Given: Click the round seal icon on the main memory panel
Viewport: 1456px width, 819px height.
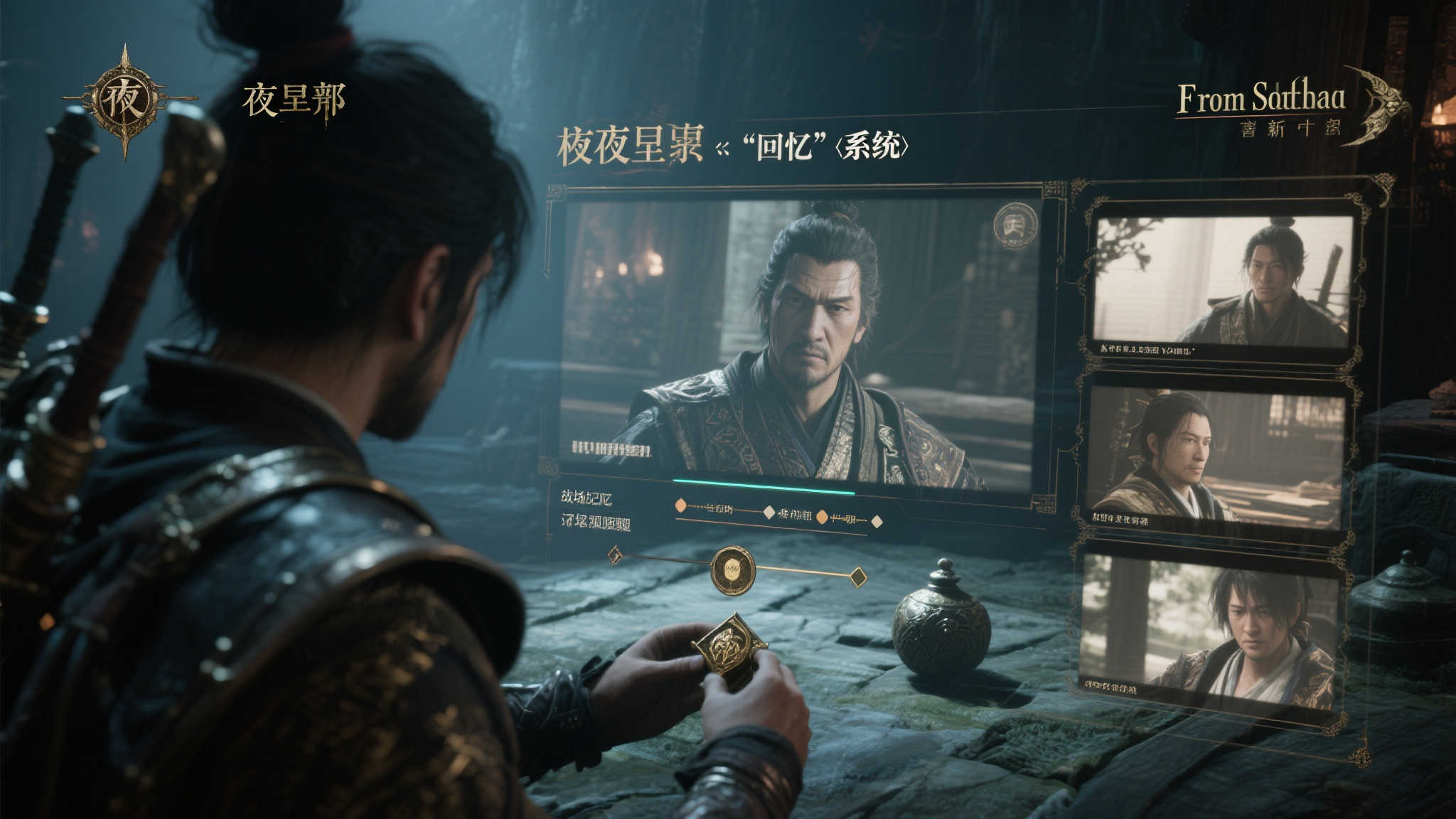Looking at the screenshot, I should click(x=1015, y=226).
